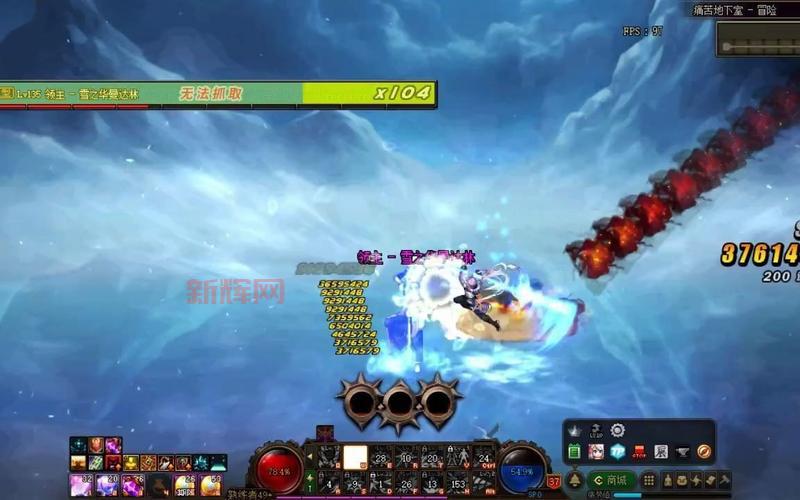Click the red fatigue badge showing 37
The image size is (800, 500).
tap(554, 481)
